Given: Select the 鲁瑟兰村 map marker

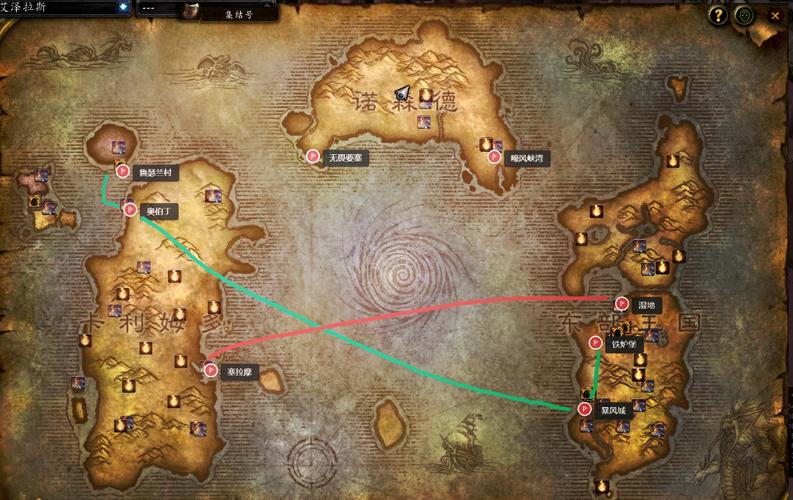Looking at the screenshot, I should click(123, 172).
